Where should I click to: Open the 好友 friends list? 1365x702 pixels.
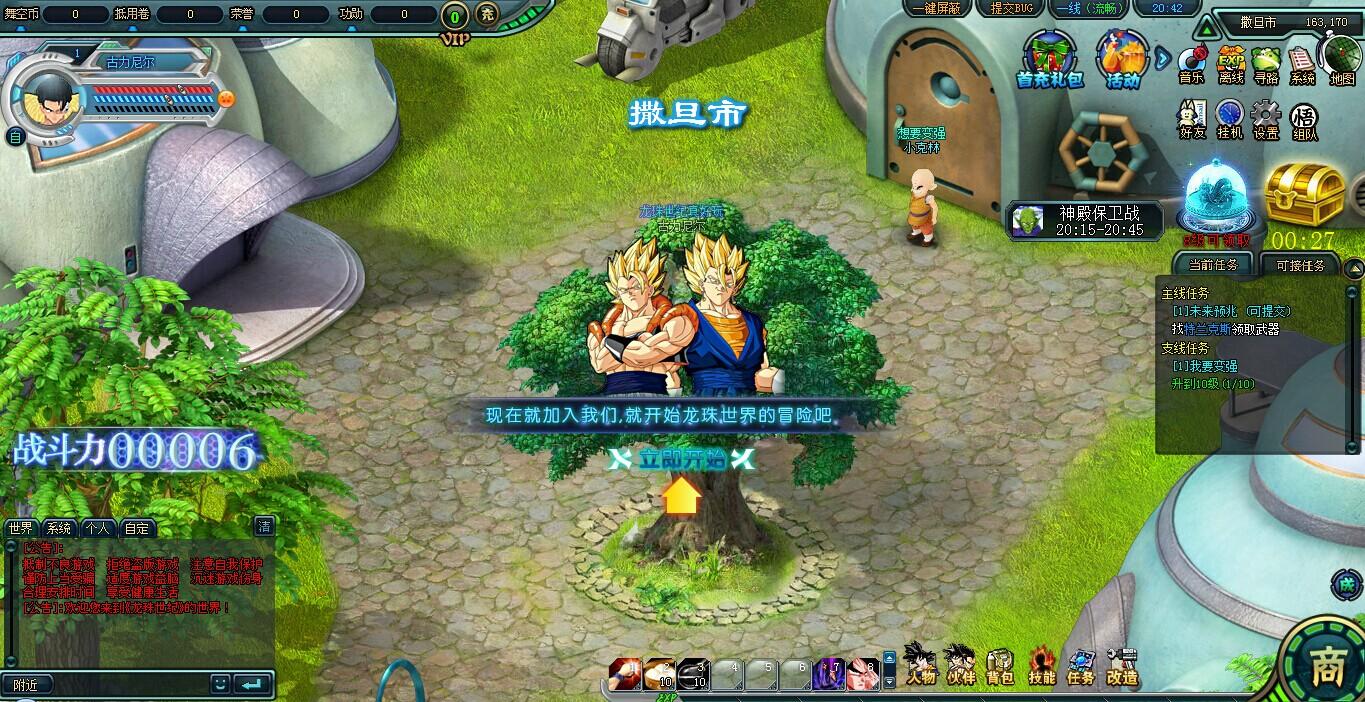[x=1191, y=119]
